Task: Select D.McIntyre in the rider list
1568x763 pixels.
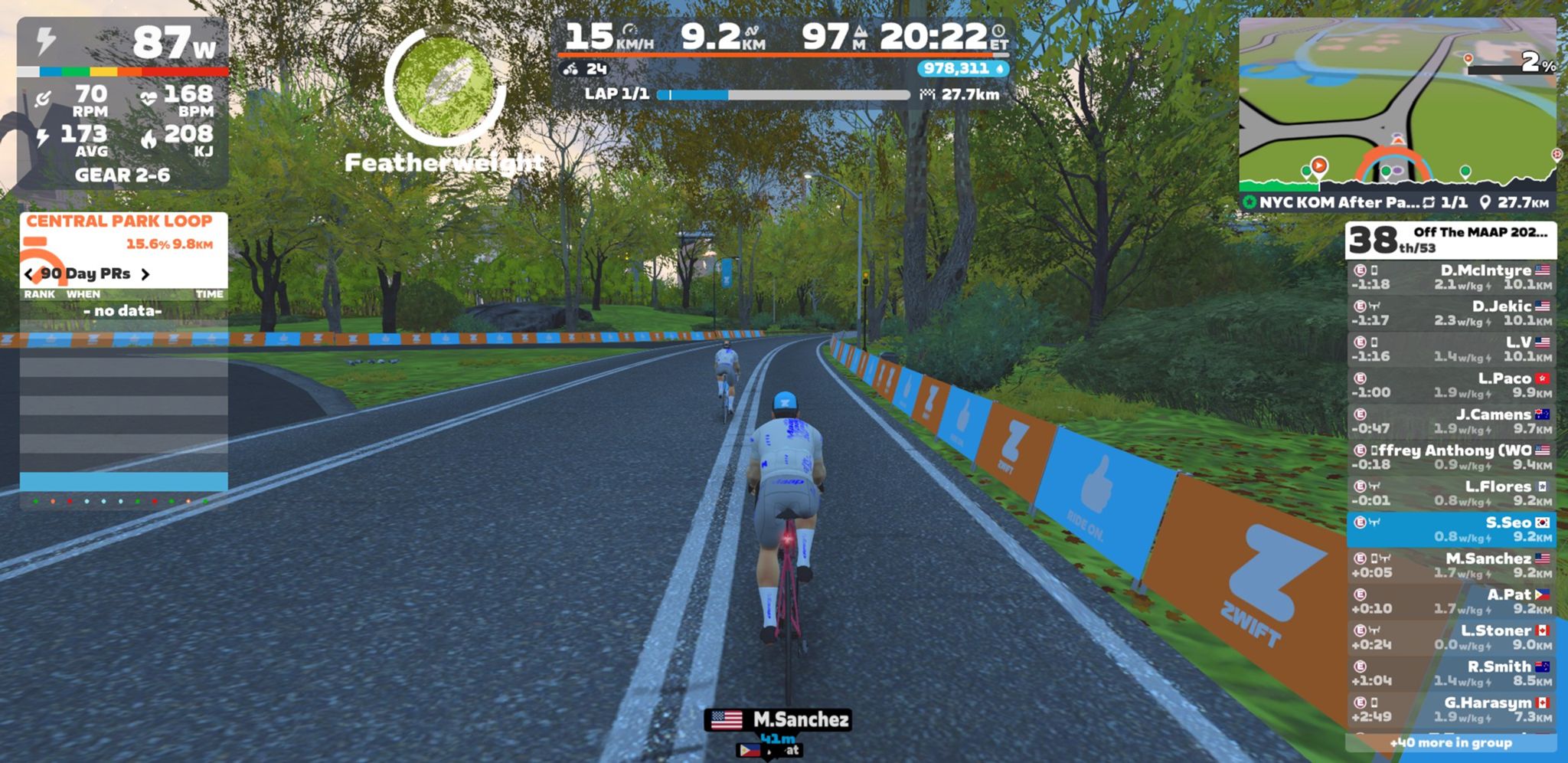Action: tap(1451, 277)
